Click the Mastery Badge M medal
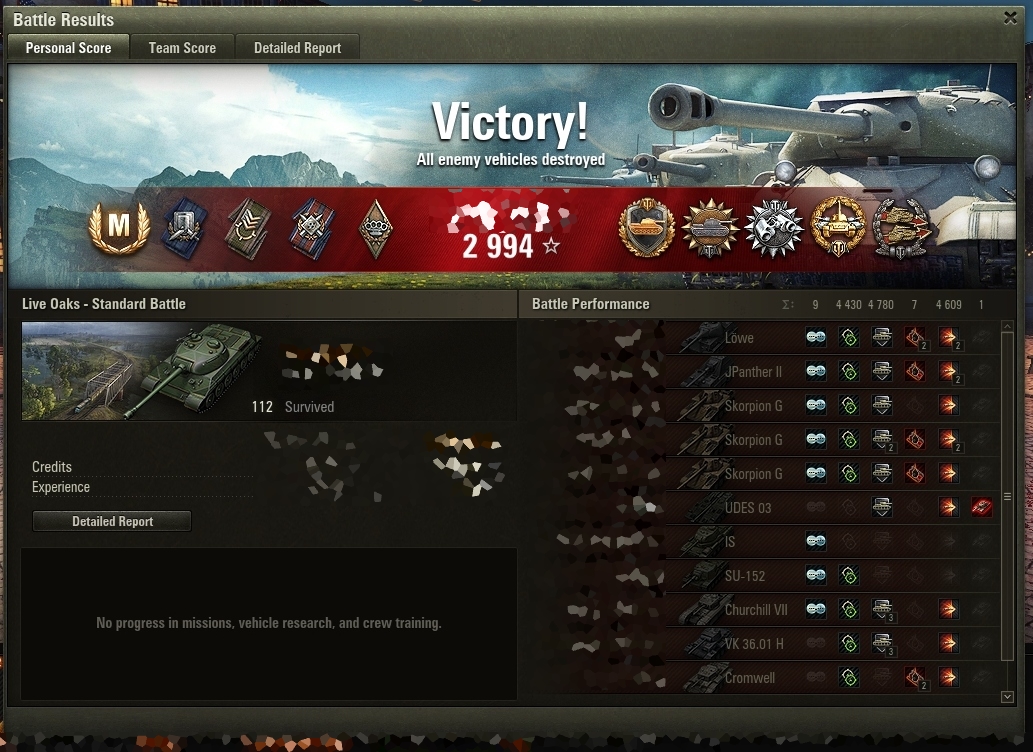 tap(119, 228)
